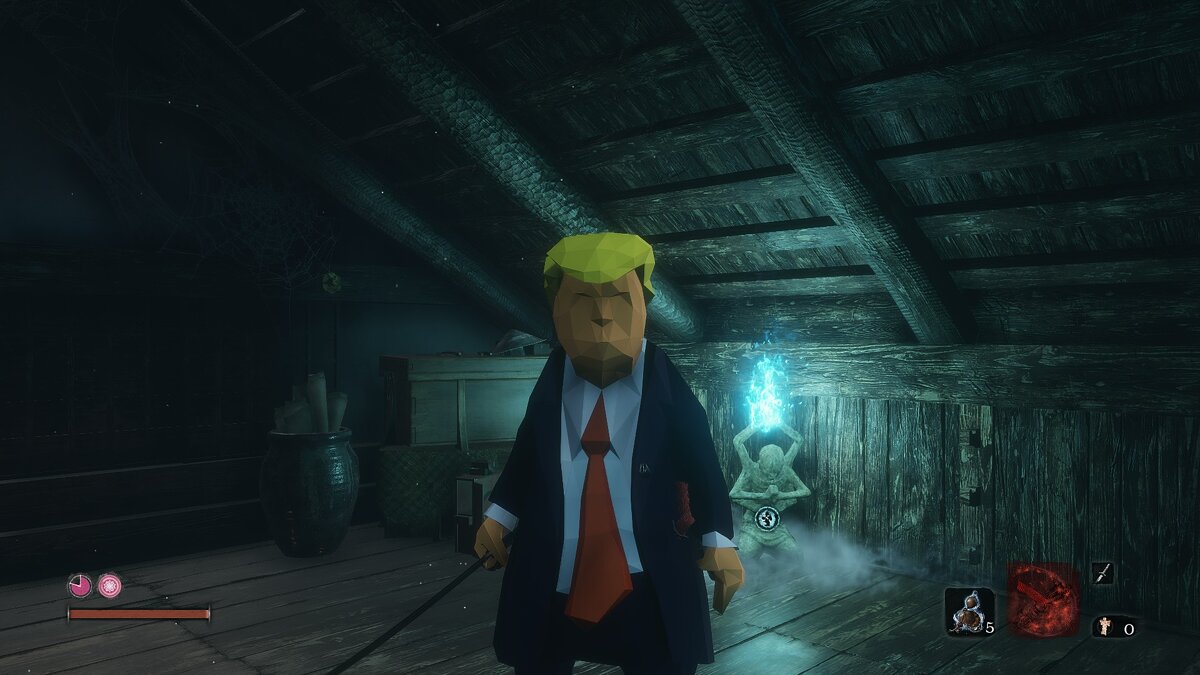Viewport: 1200px width, 675px height.
Task: Click the spirit emblem paper doll icon
Action: click(x=1104, y=628)
